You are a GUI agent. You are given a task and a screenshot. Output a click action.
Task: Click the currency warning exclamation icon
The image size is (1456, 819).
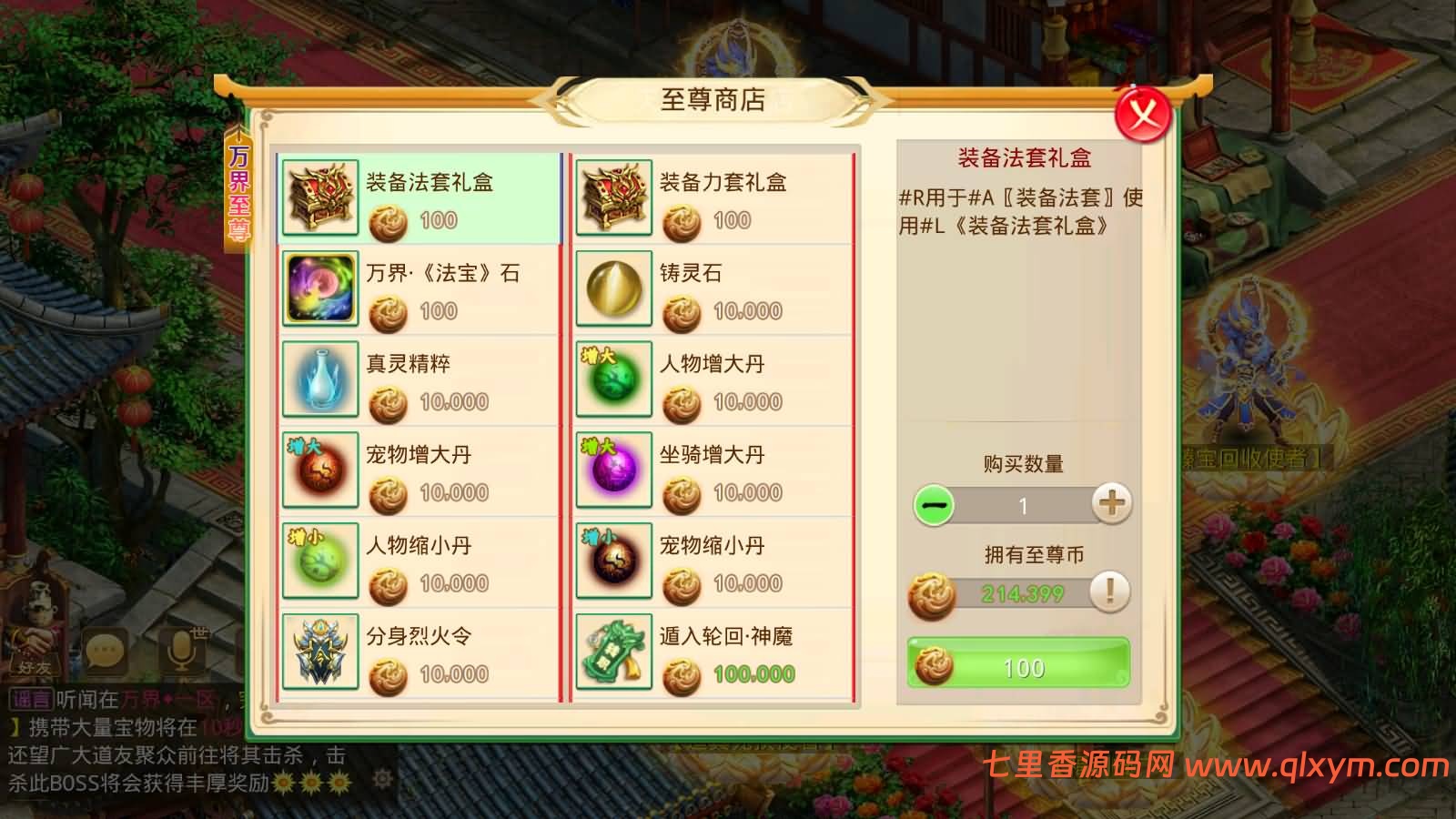(1108, 591)
